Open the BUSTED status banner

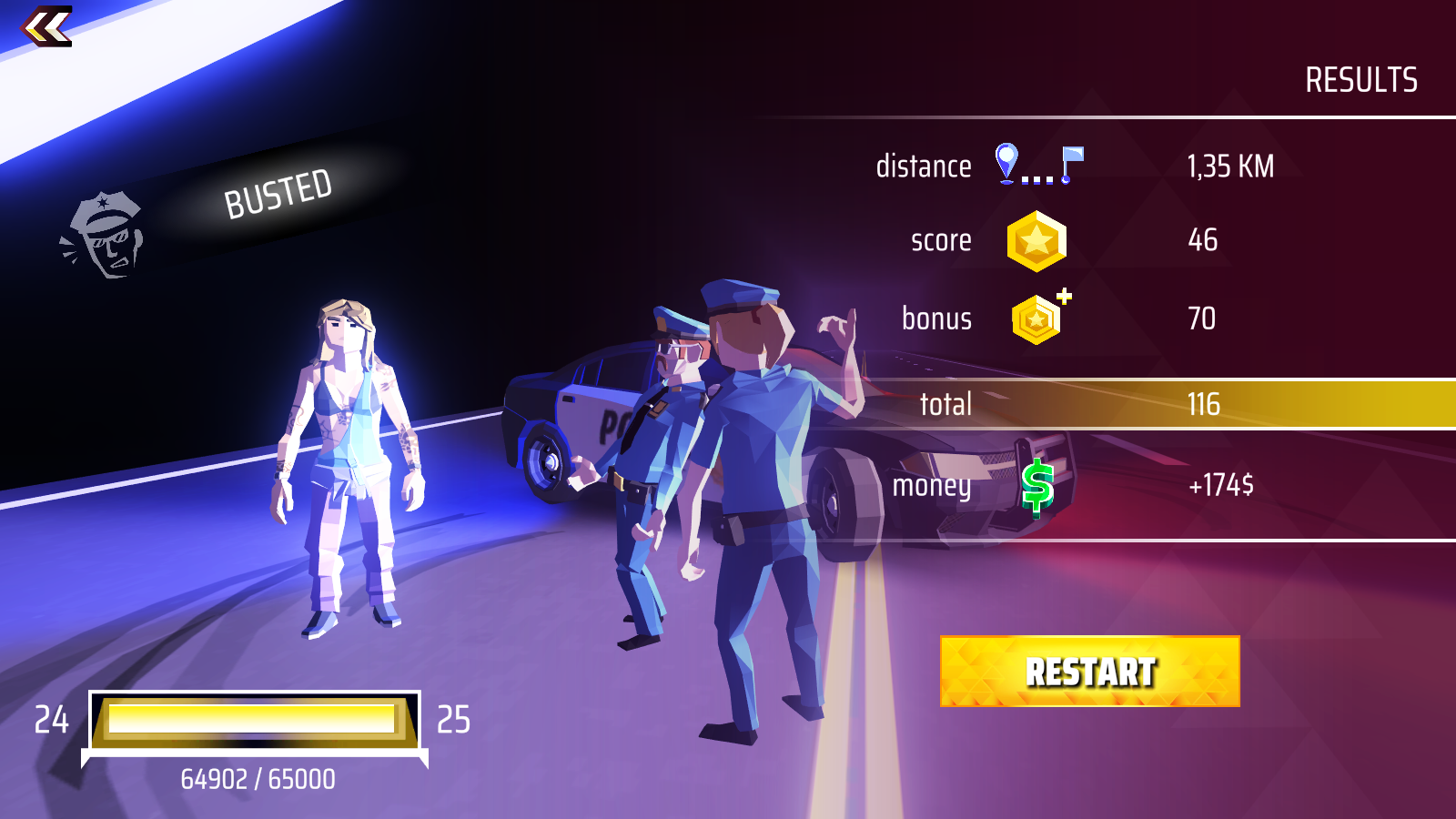278,192
